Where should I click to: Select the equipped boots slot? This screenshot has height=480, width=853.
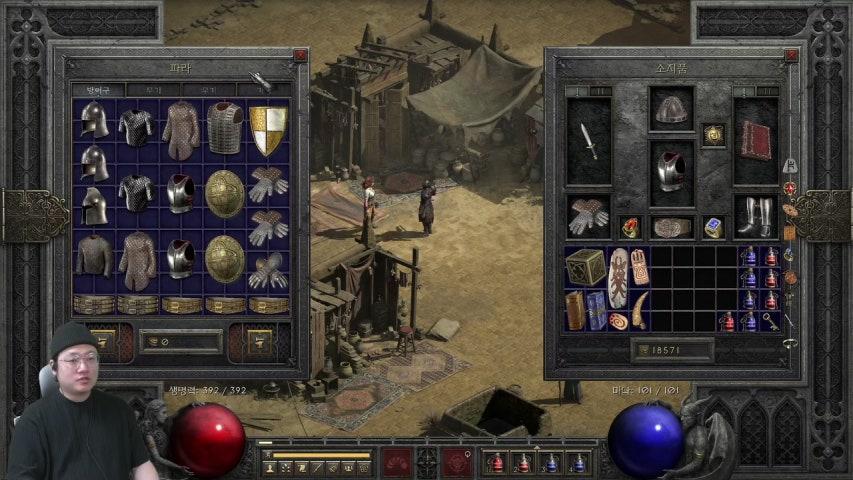coord(755,215)
